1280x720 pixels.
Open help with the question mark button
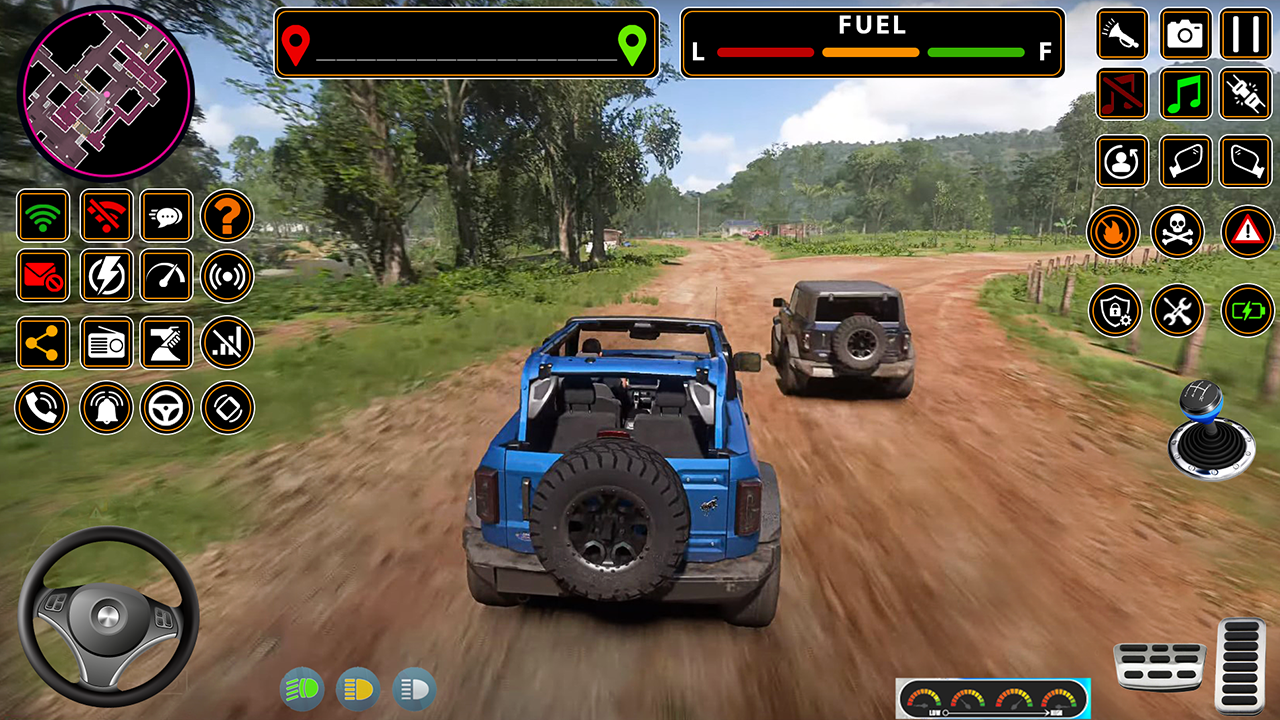click(227, 216)
